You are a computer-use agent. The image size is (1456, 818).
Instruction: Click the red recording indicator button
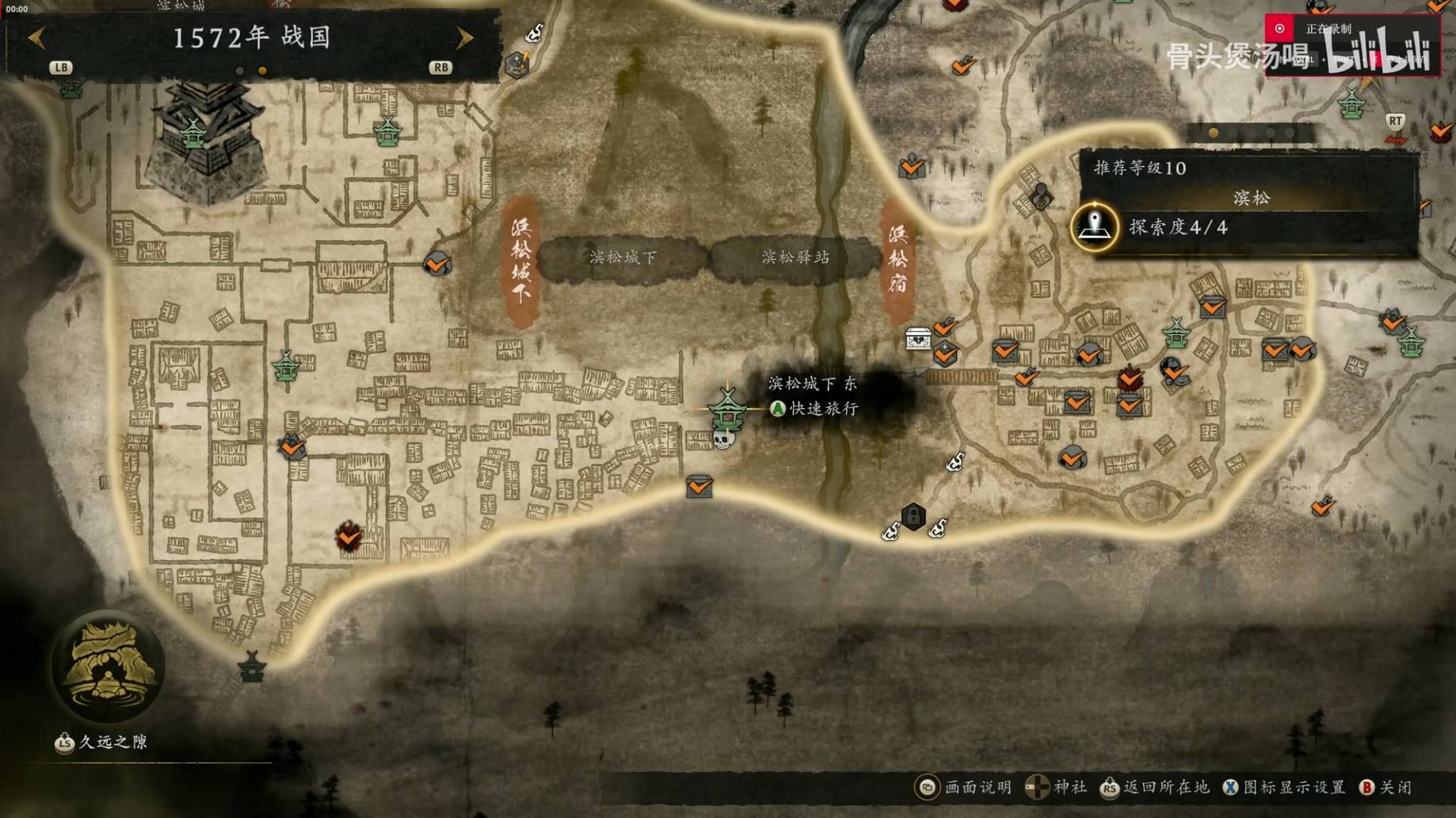[x=1279, y=29]
